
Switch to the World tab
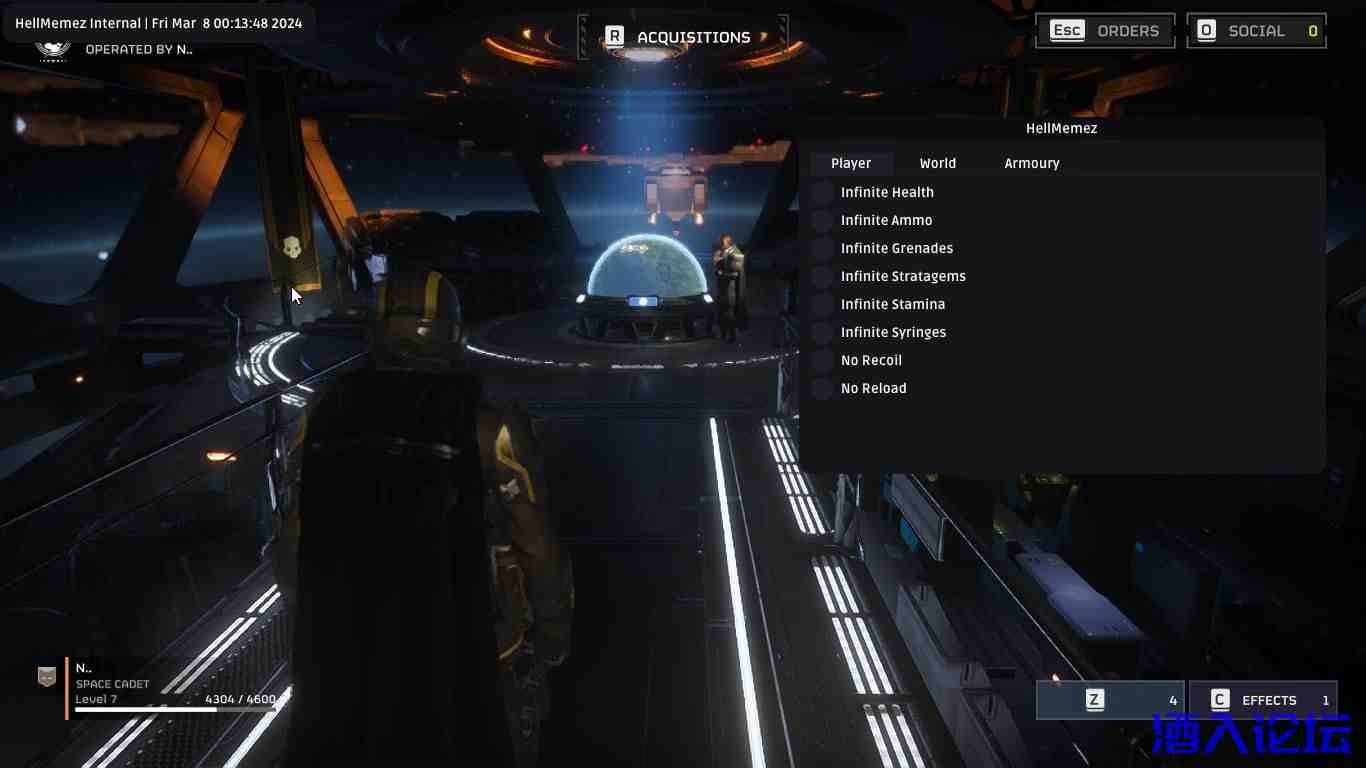click(x=937, y=163)
